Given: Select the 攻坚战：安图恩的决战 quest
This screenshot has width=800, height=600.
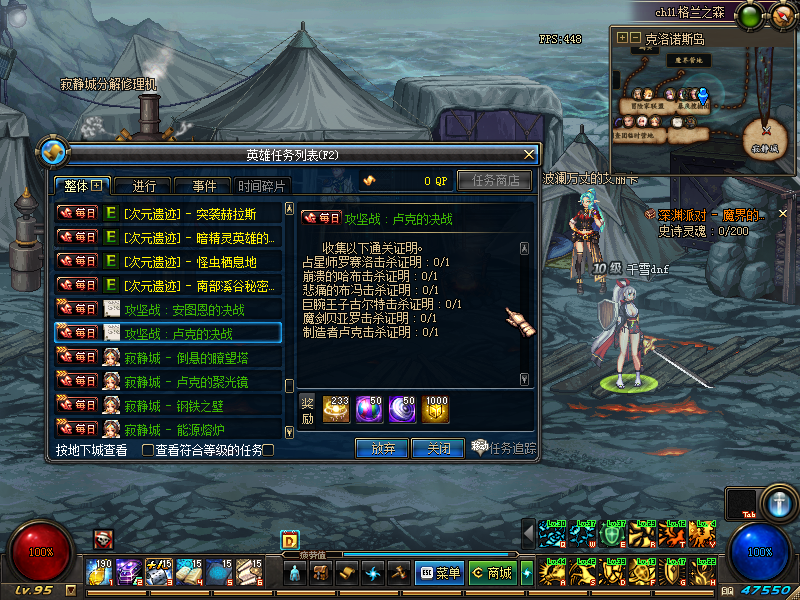Looking at the screenshot, I should point(168,309).
